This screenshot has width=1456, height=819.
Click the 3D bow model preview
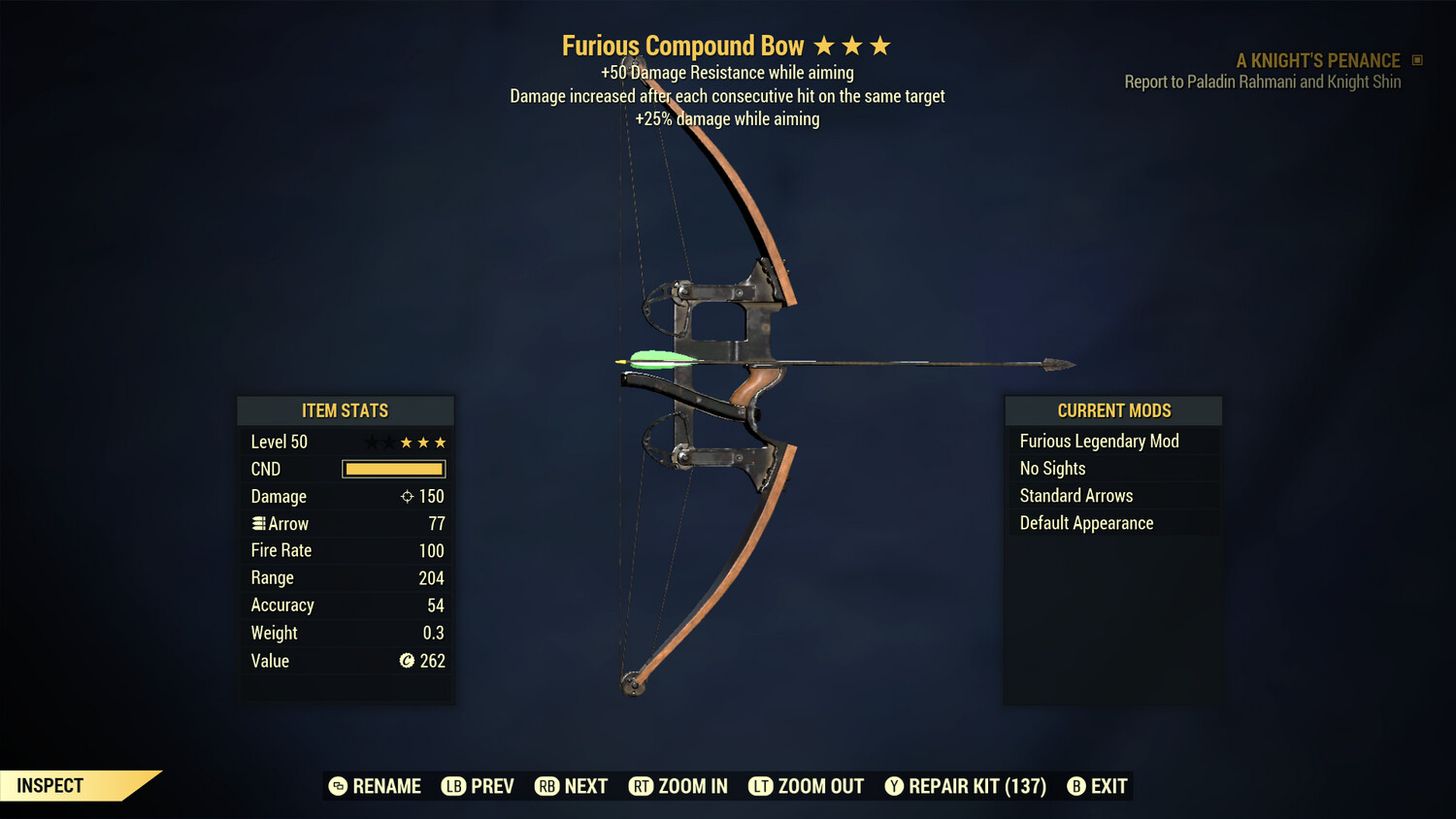pos(728,388)
